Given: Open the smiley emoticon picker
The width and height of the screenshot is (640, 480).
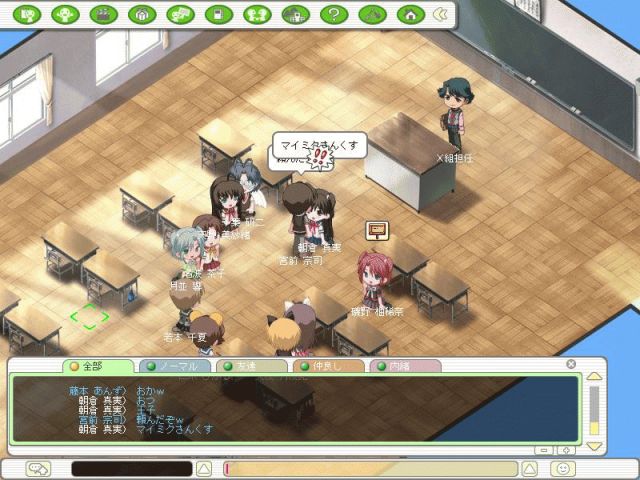Looking at the screenshot, I should pos(564,468).
